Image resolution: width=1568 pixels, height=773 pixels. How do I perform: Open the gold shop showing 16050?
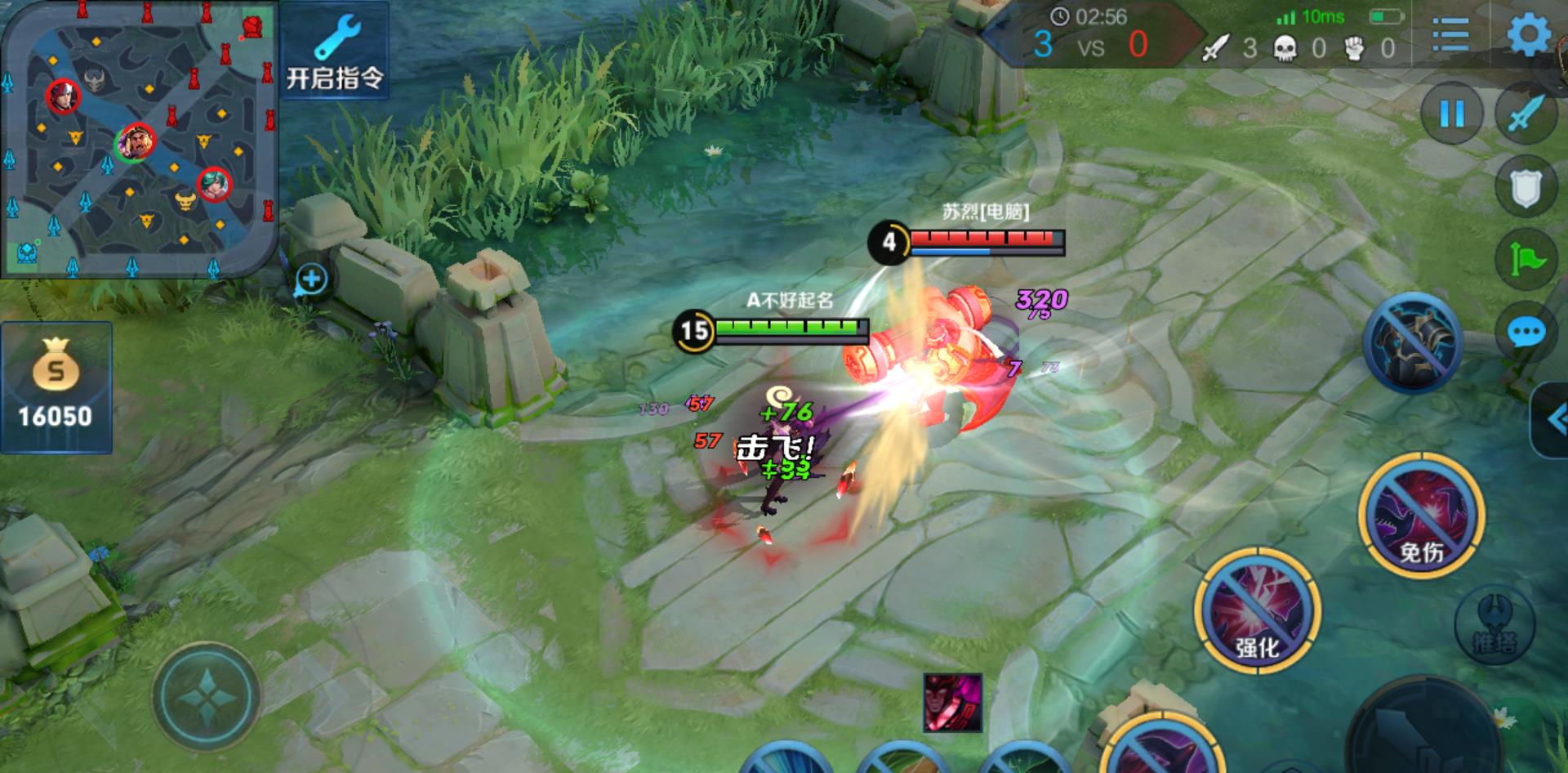tap(56, 386)
